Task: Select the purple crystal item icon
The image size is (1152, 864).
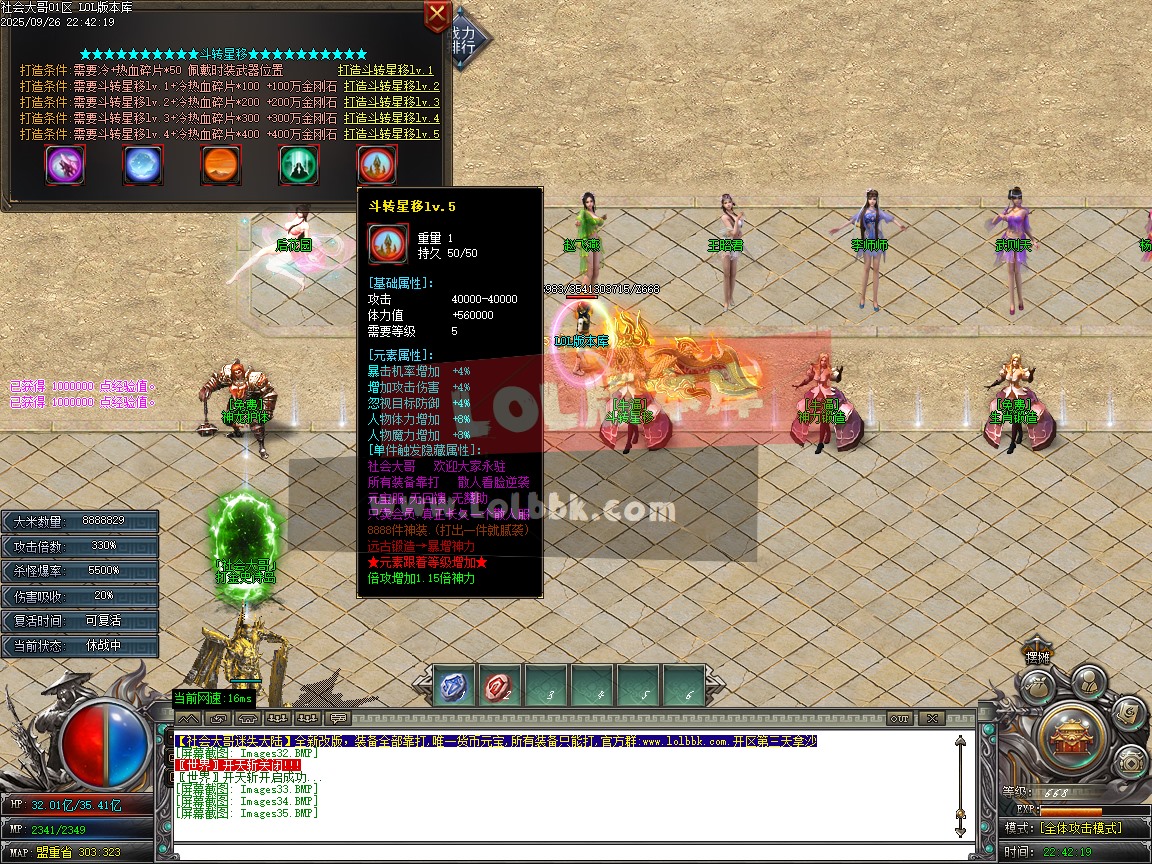Action: pyautogui.click(x=65, y=164)
